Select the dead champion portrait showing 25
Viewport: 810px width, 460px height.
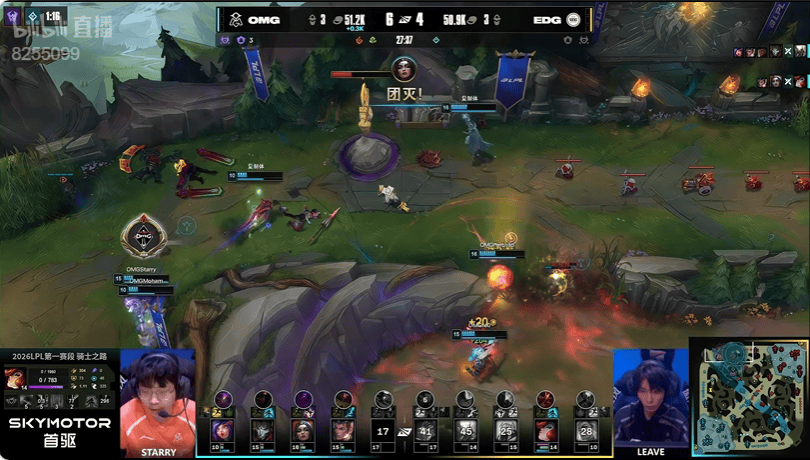(x=507, y=432)
